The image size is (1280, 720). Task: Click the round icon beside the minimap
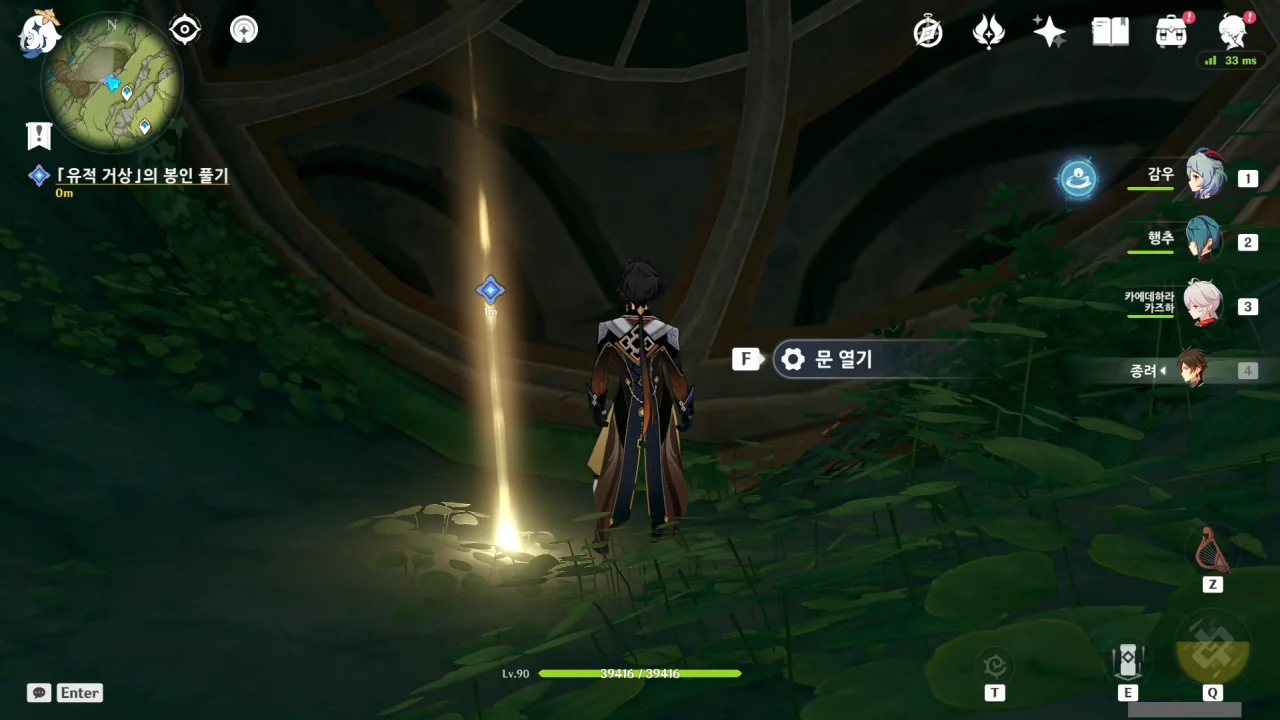243,30
